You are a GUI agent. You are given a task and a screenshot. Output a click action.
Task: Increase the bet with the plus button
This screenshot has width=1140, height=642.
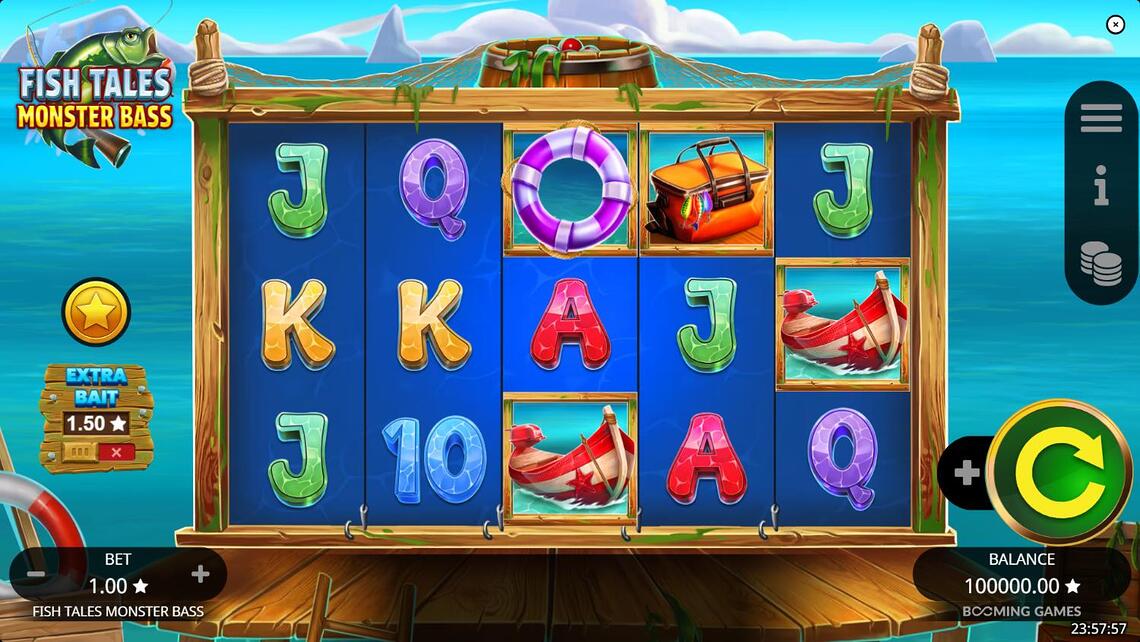click(200, 574)
